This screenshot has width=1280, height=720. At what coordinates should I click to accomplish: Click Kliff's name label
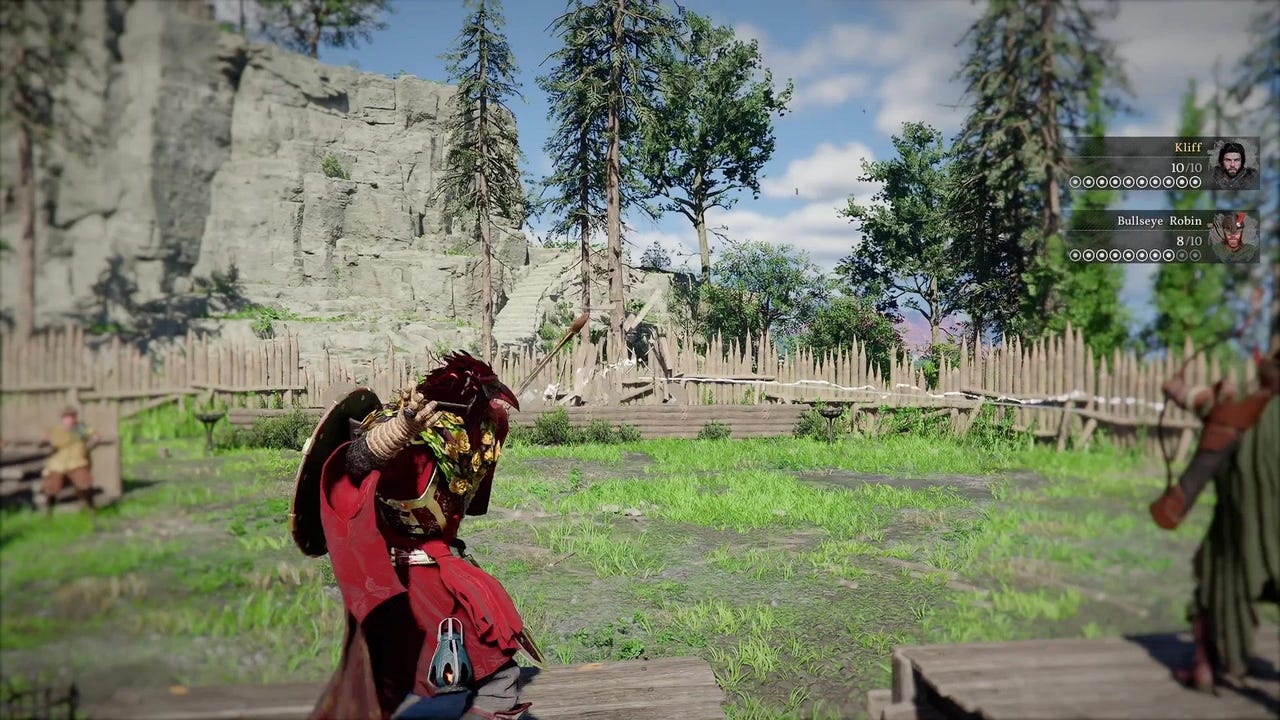pos(1188,147)
